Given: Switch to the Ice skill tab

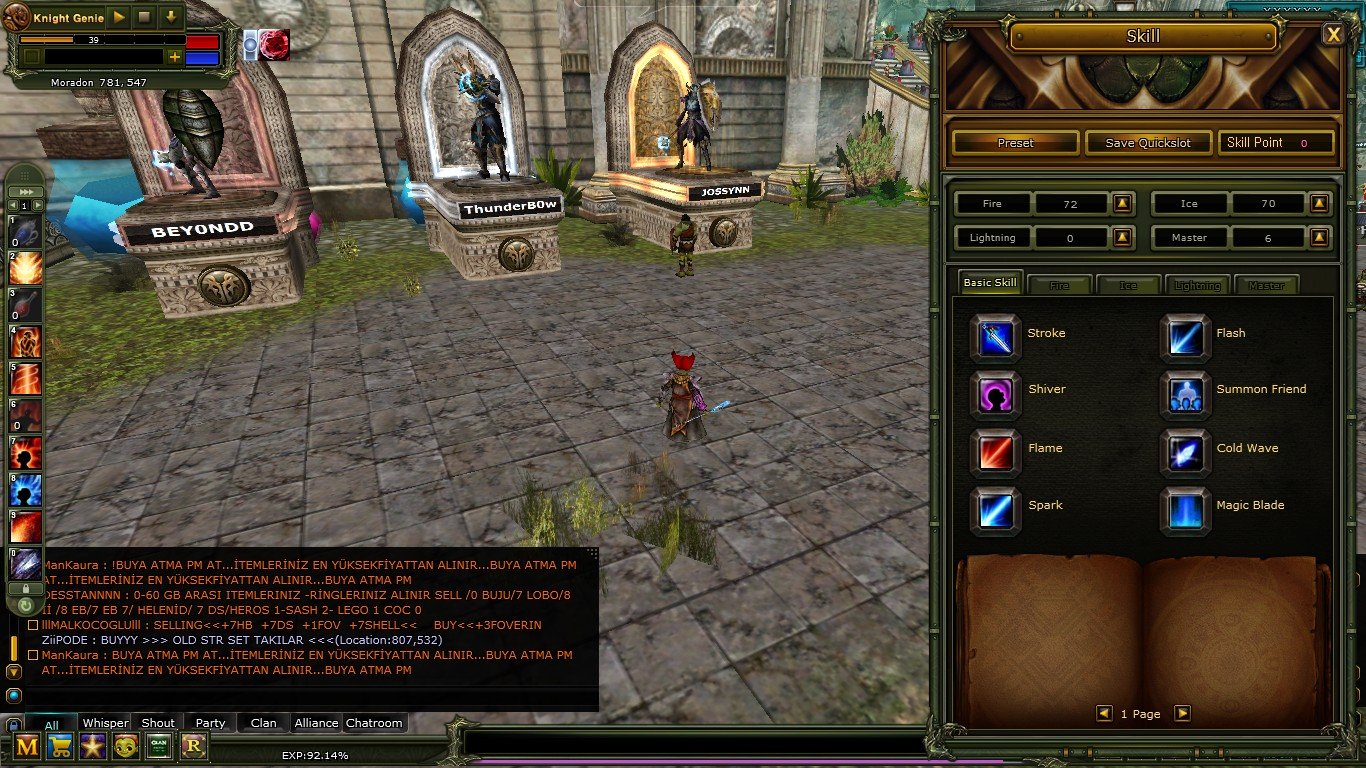Looking at the screenshot, I should click(1128, 285).
